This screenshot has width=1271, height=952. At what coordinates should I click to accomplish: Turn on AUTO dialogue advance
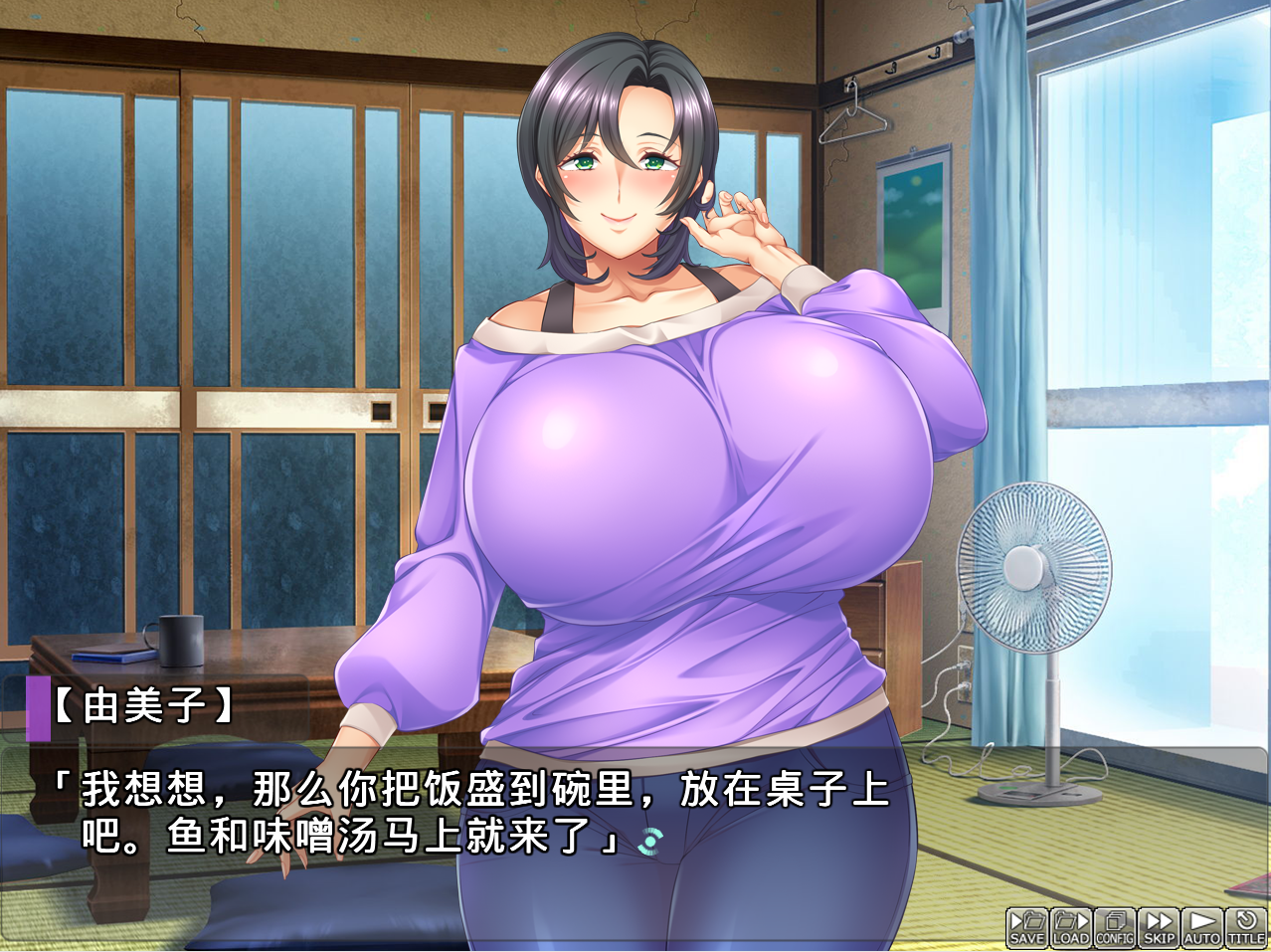(x=1202, y=927)
